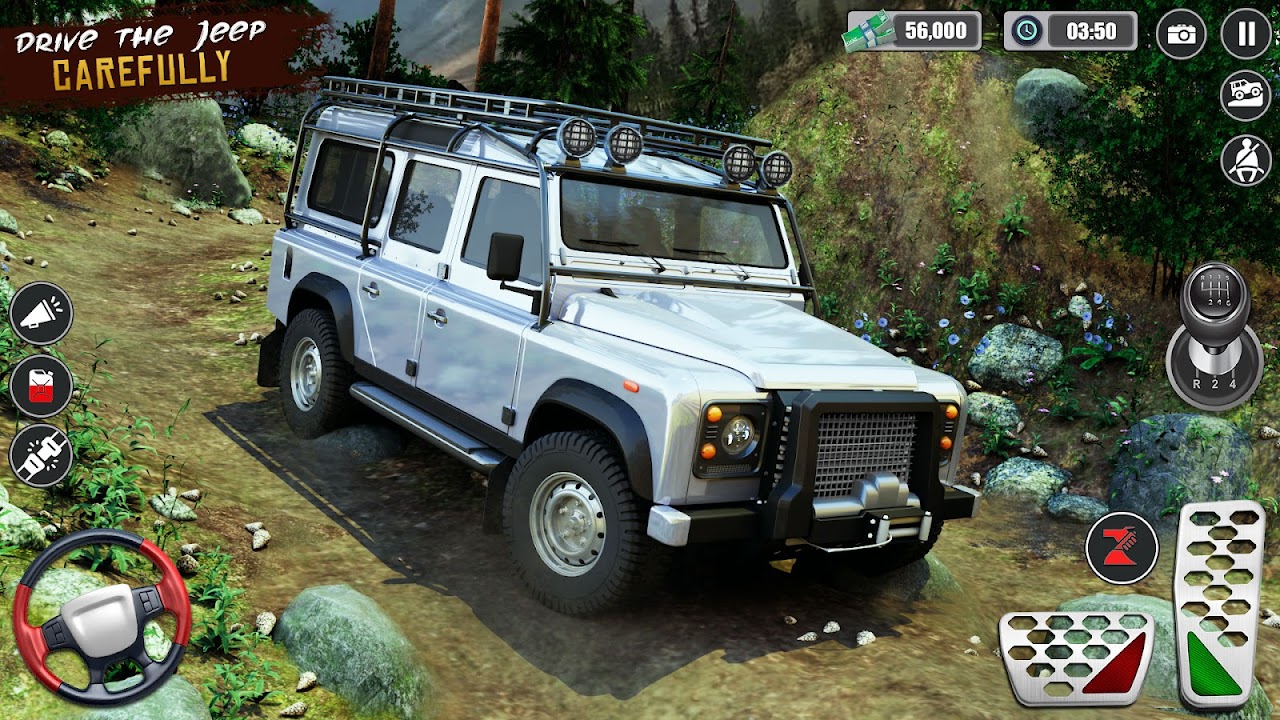Click the clock icon beside the timer
Screen dimensions: 1280x720
[1026, 31]
